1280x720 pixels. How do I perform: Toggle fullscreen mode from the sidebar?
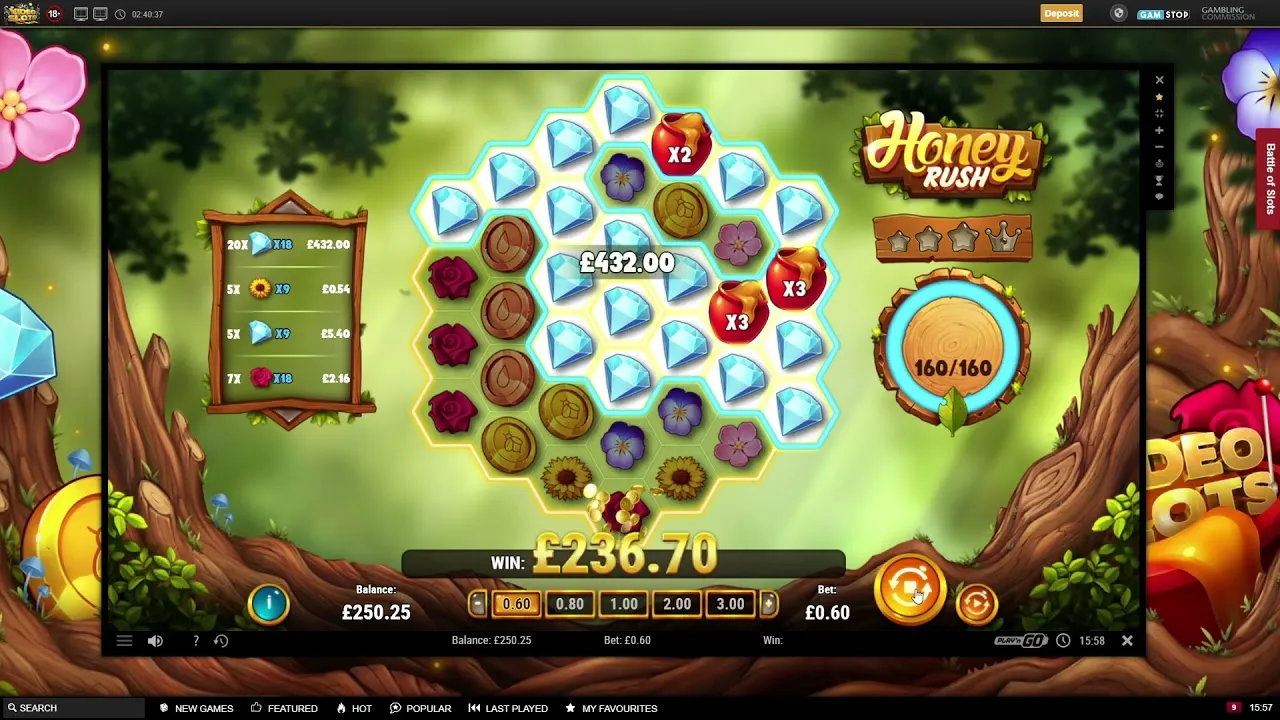(1159, 113)
